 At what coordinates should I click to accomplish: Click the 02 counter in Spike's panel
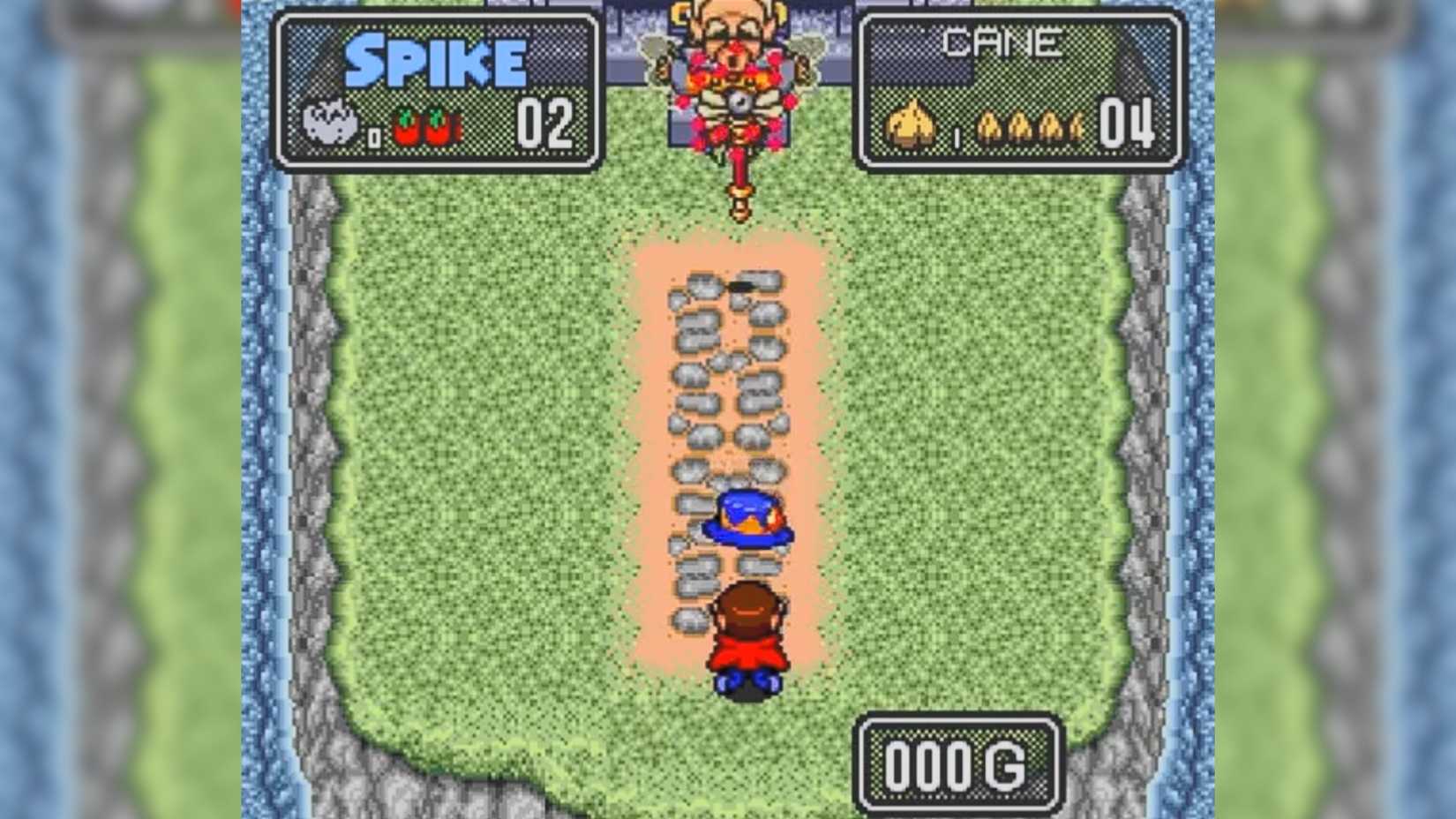point(545,122)
